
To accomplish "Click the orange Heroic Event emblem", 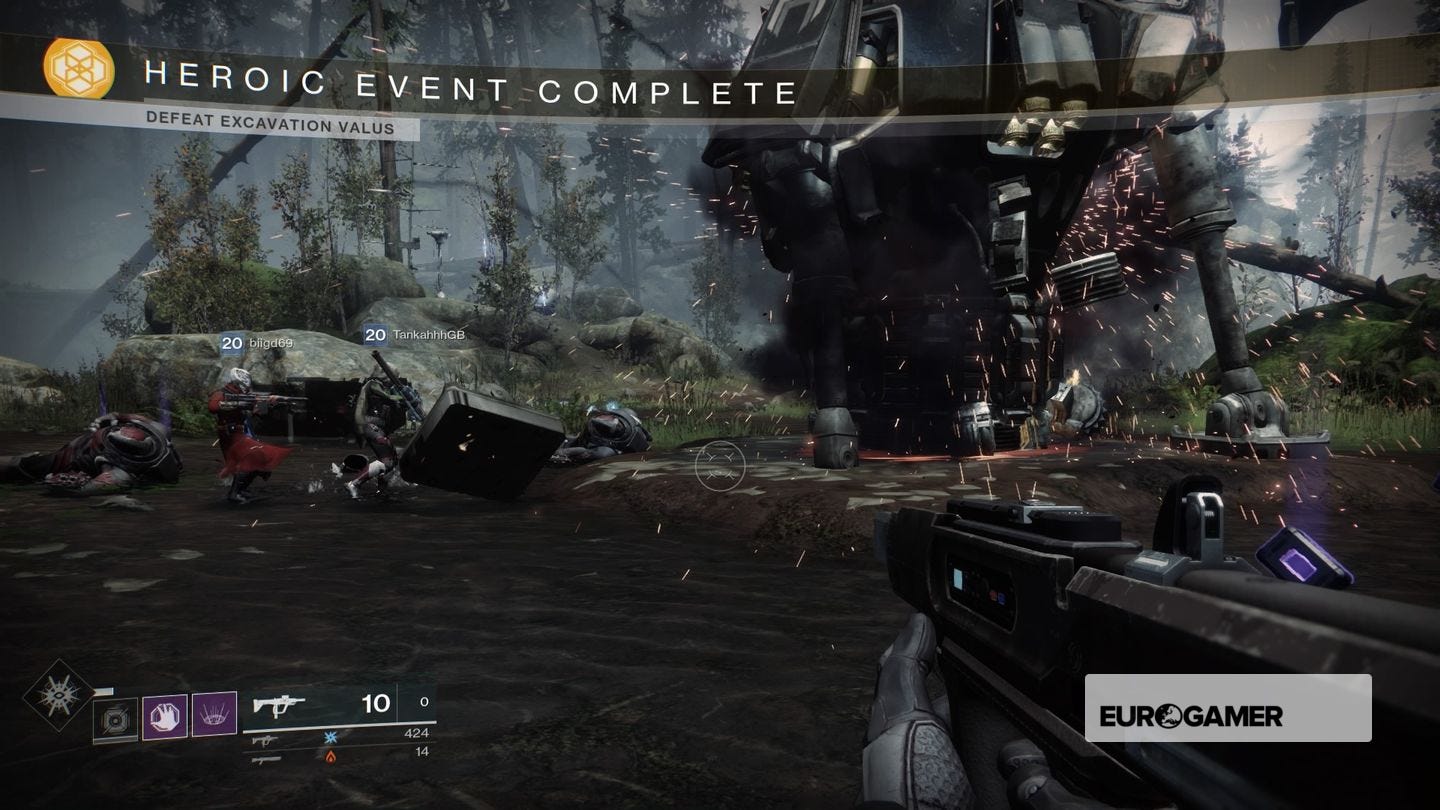I will pyautogui.click(x=78, y=69).
